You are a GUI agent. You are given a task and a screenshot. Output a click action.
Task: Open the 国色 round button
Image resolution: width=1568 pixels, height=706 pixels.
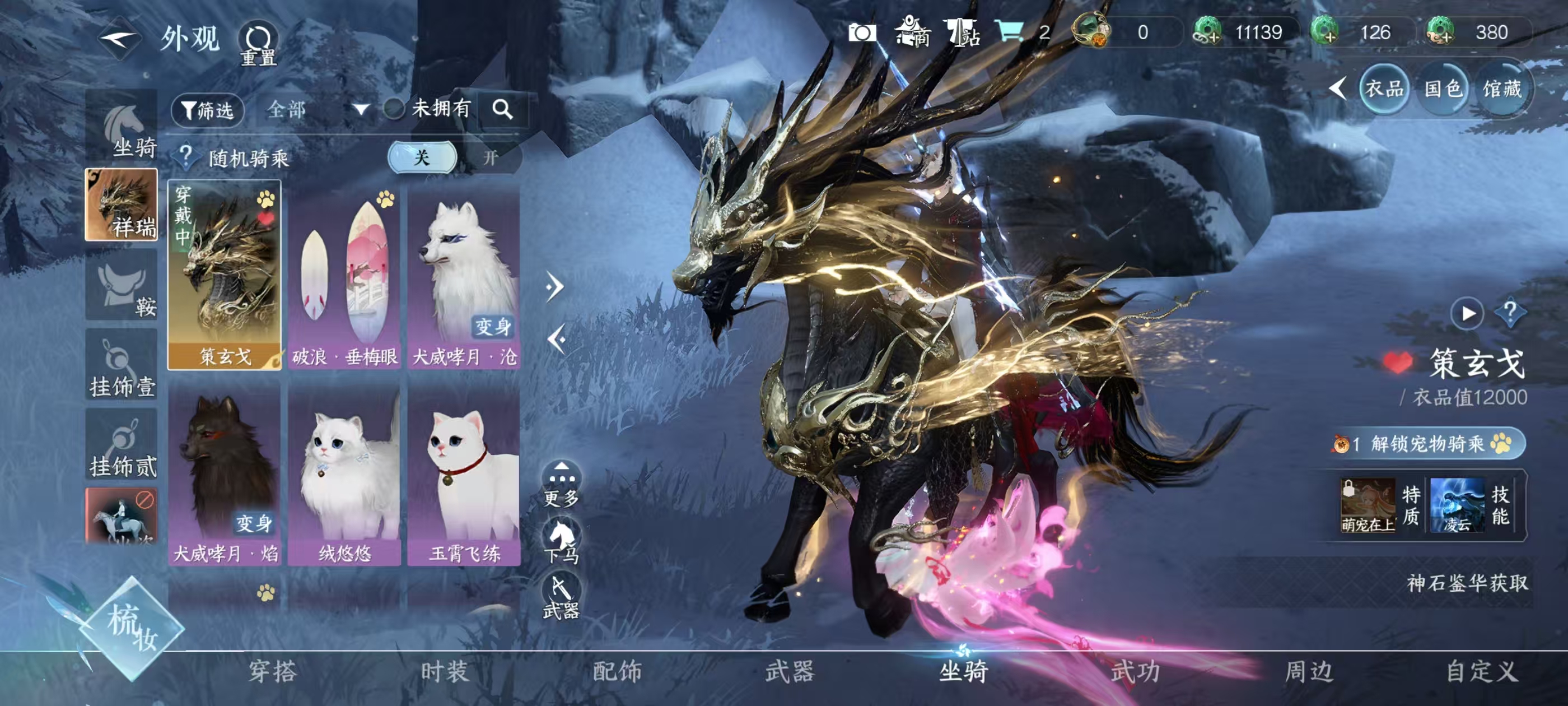(x=1443, y=90)
